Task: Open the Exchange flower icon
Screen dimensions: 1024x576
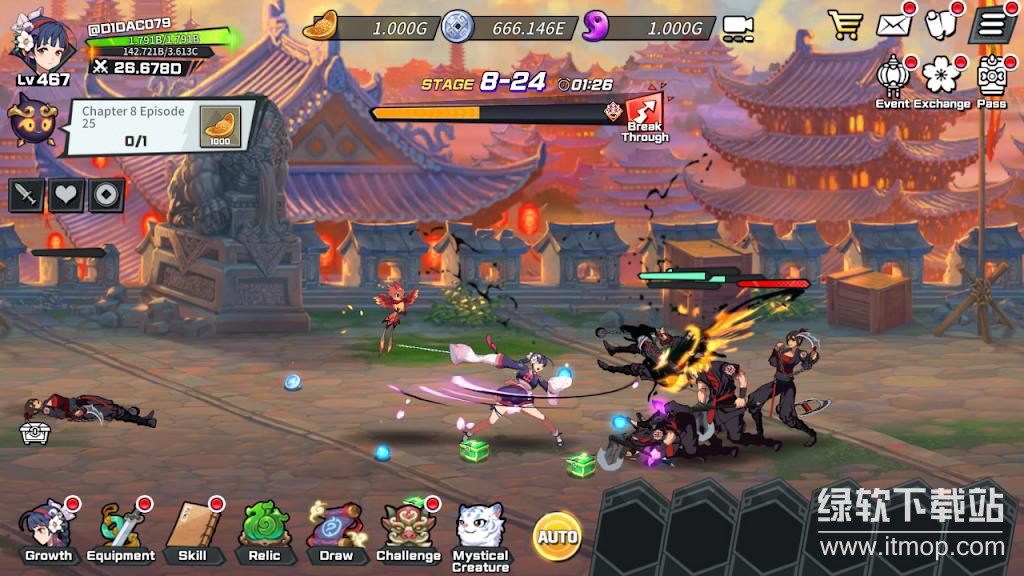Action: (941, 81)
